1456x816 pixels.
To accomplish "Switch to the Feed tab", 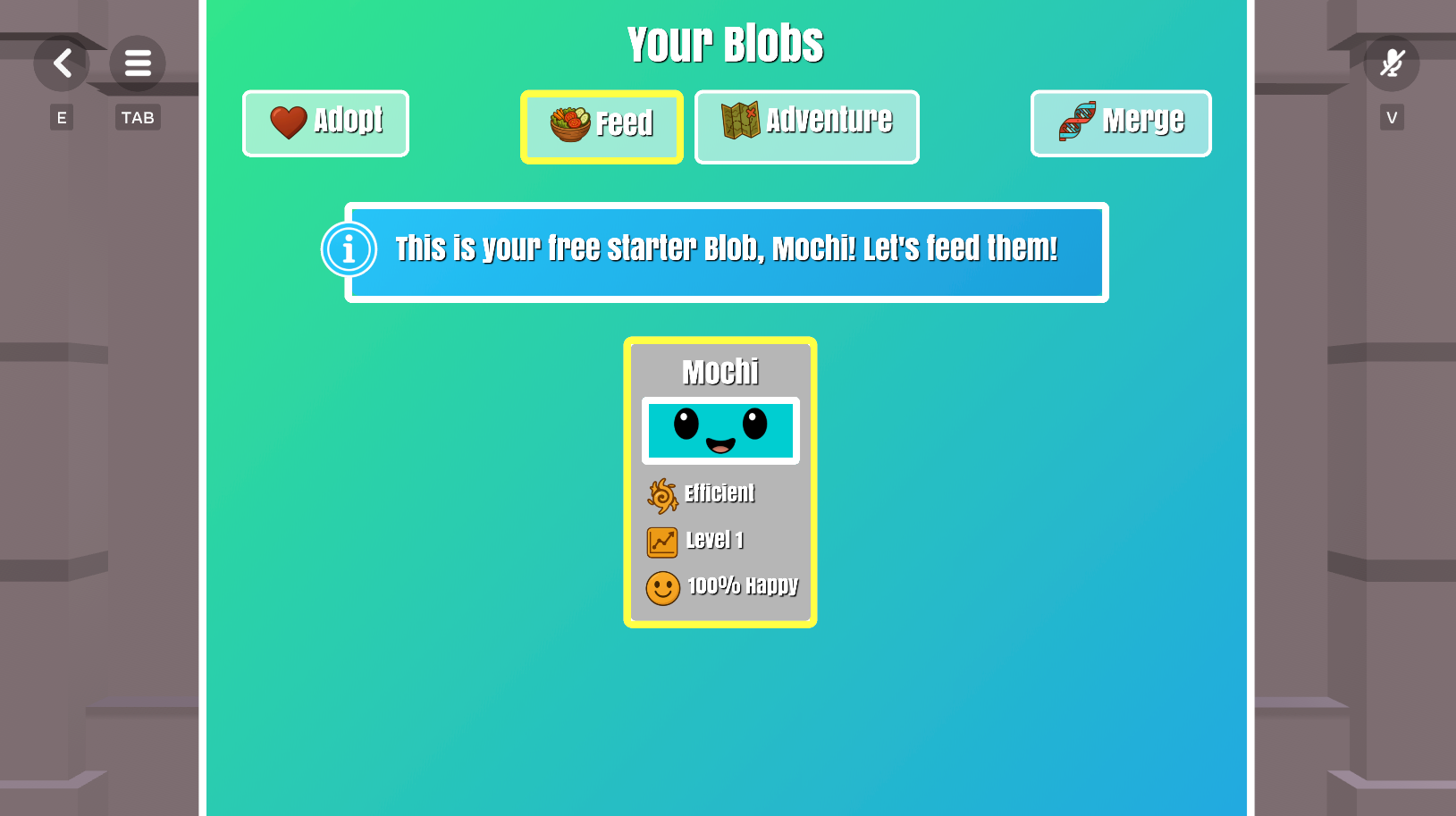I will point(602,126).
